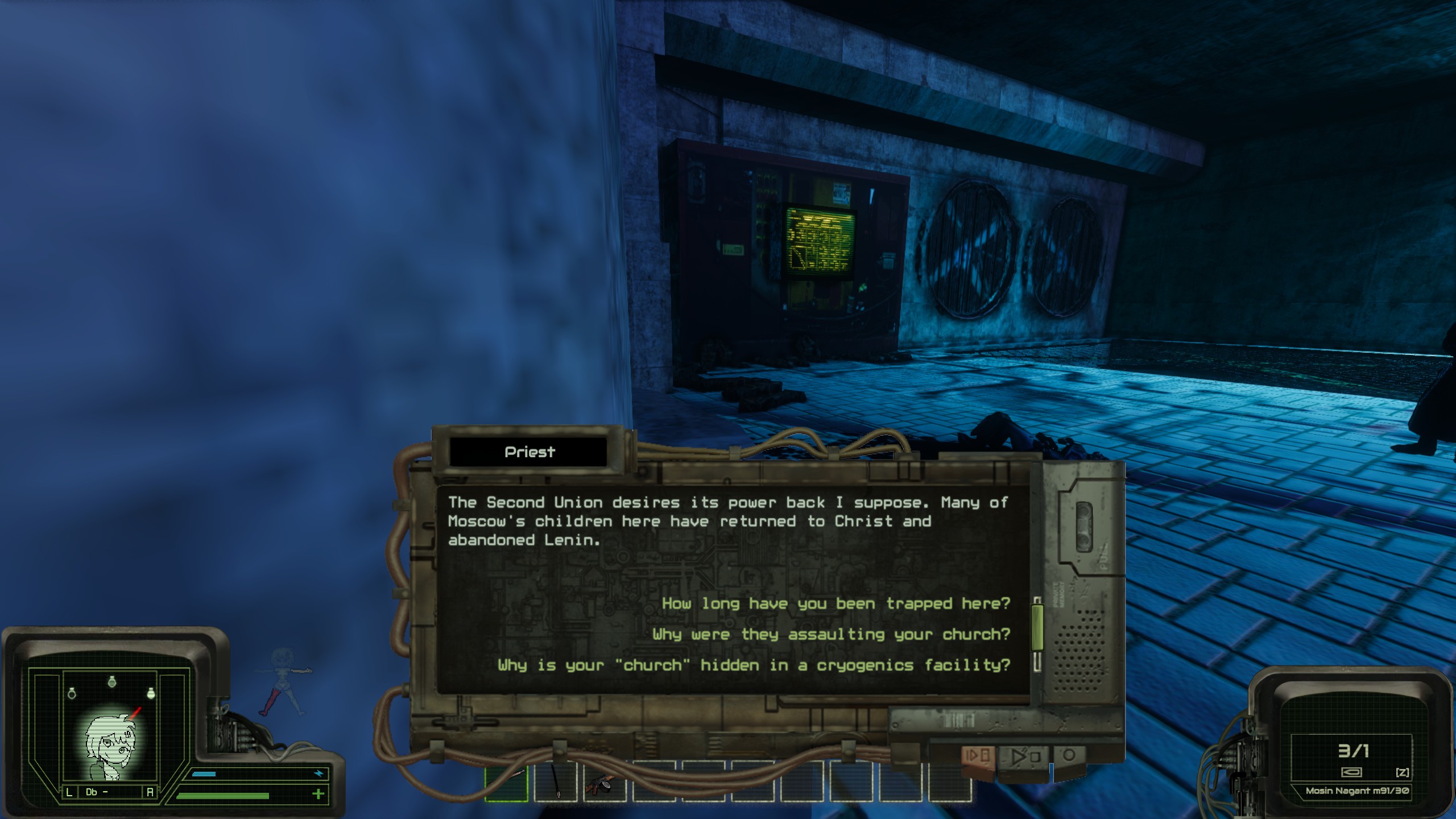Click the body damage status figure
1456x819 pixels.
pyautogui.click(x=283, y=682)
